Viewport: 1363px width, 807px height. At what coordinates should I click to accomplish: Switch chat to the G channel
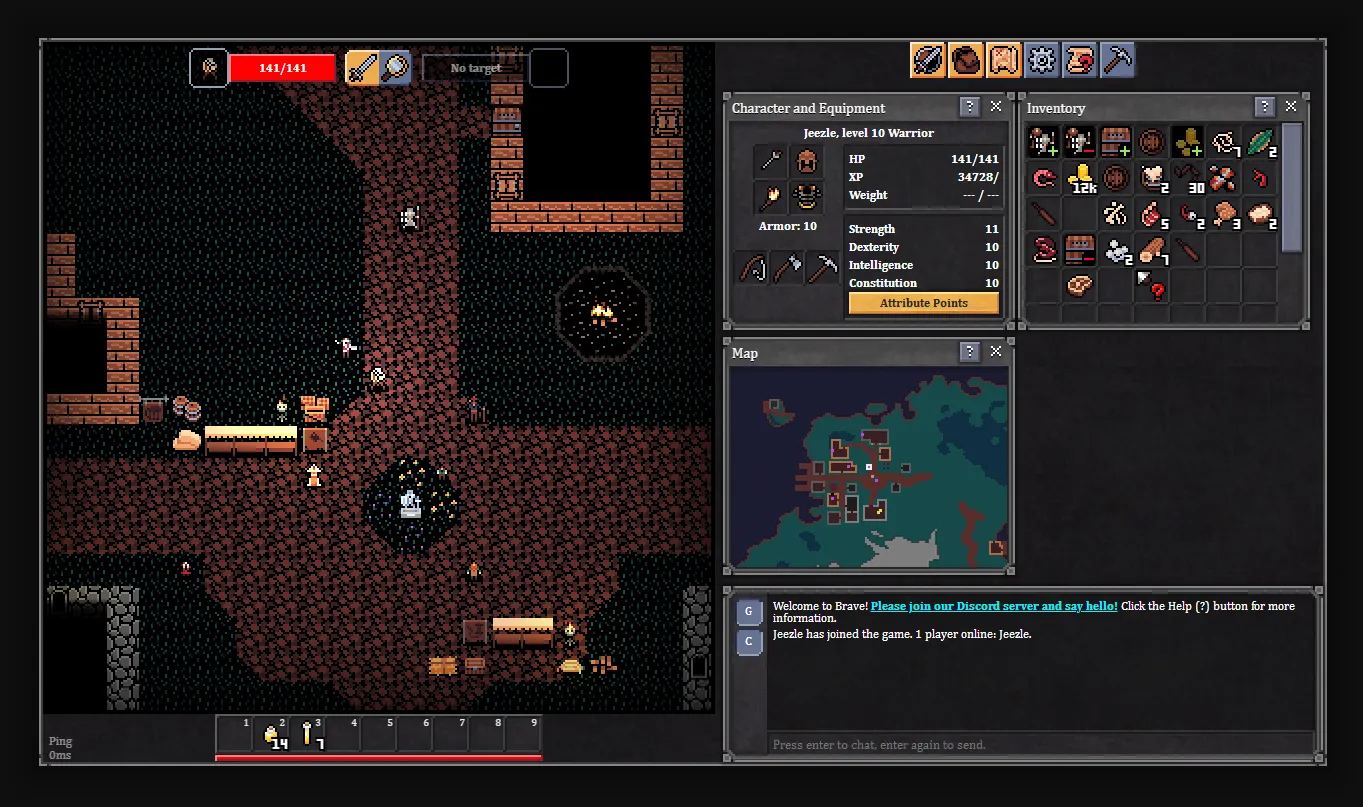(748, 612)
